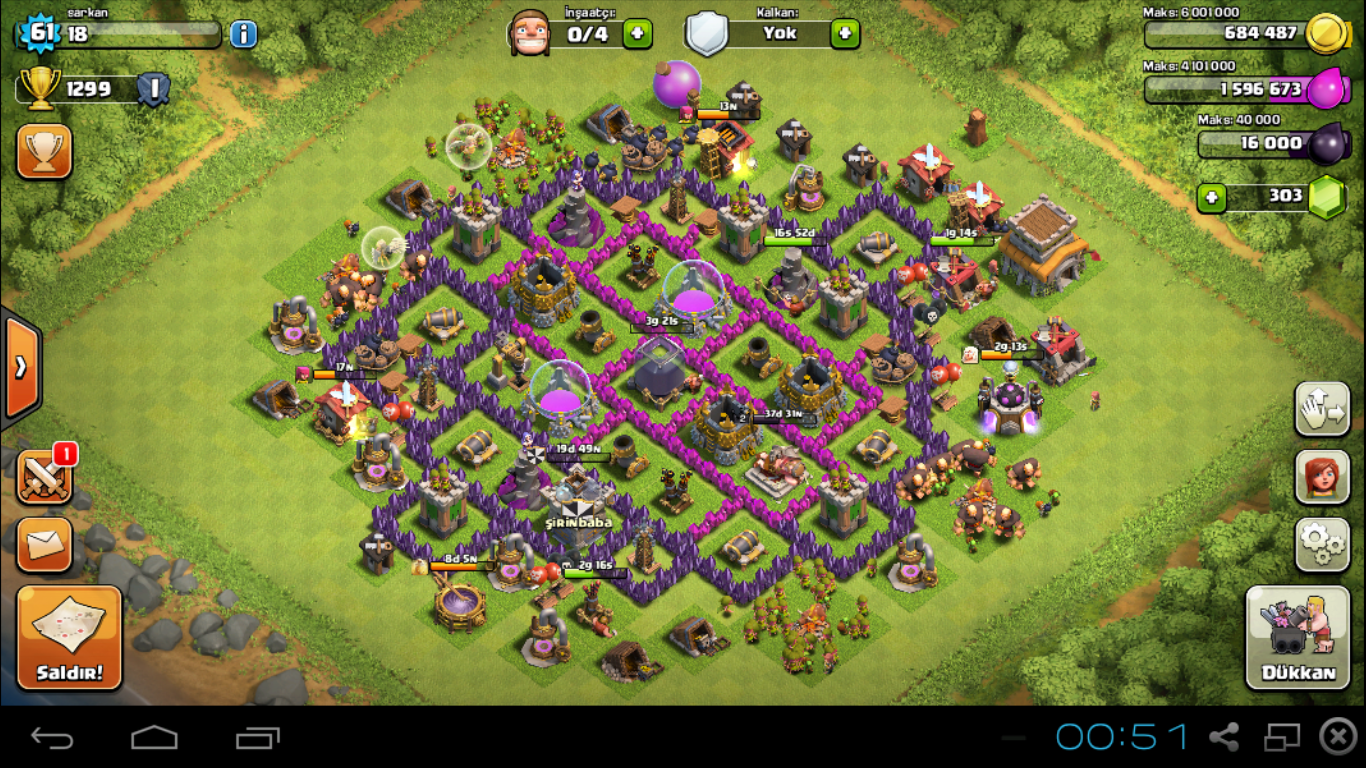Open the mail envelope inbox
This screenshot has width=1366, height=768.
[x=44, y=544]
